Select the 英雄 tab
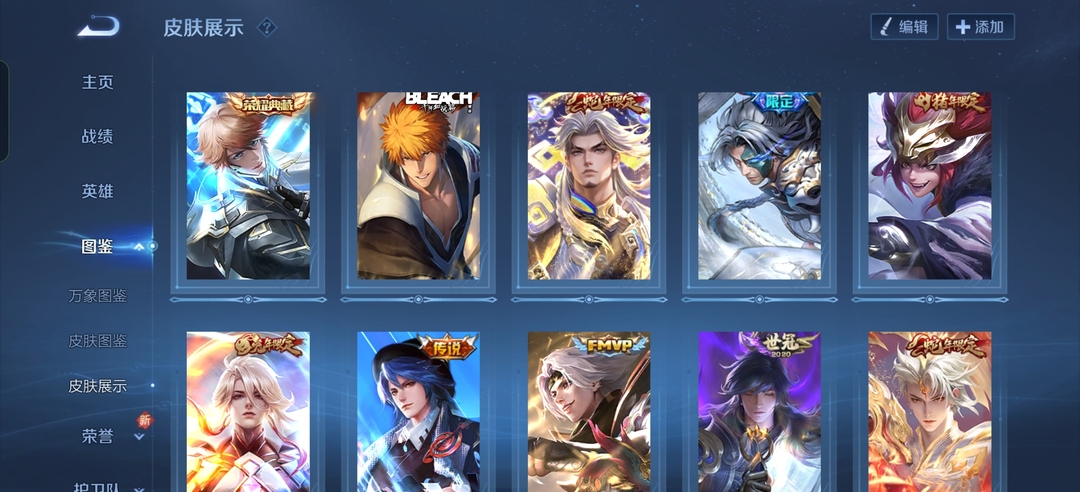This screenshot has width=1080, height=492. click(98, 190)
